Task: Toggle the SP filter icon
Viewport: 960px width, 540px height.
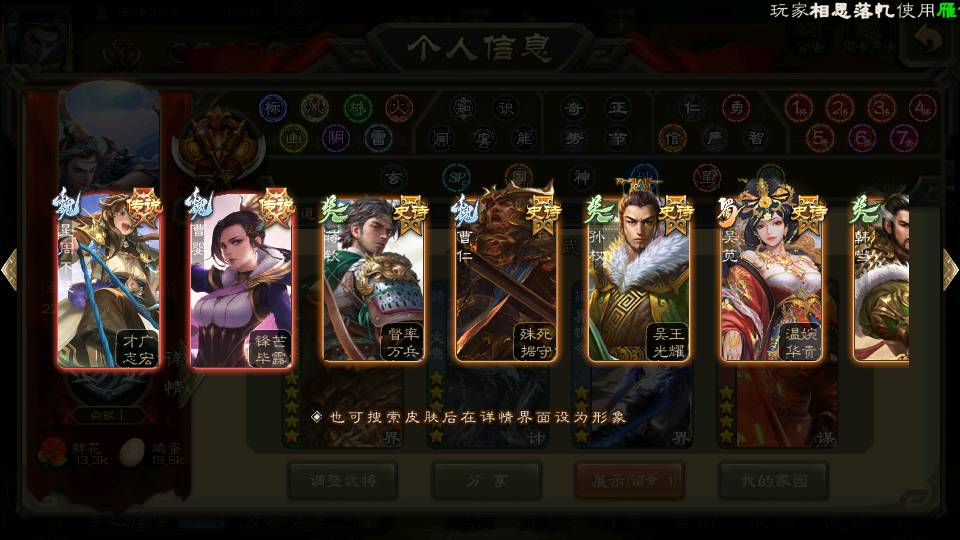Action: point(456,178)
